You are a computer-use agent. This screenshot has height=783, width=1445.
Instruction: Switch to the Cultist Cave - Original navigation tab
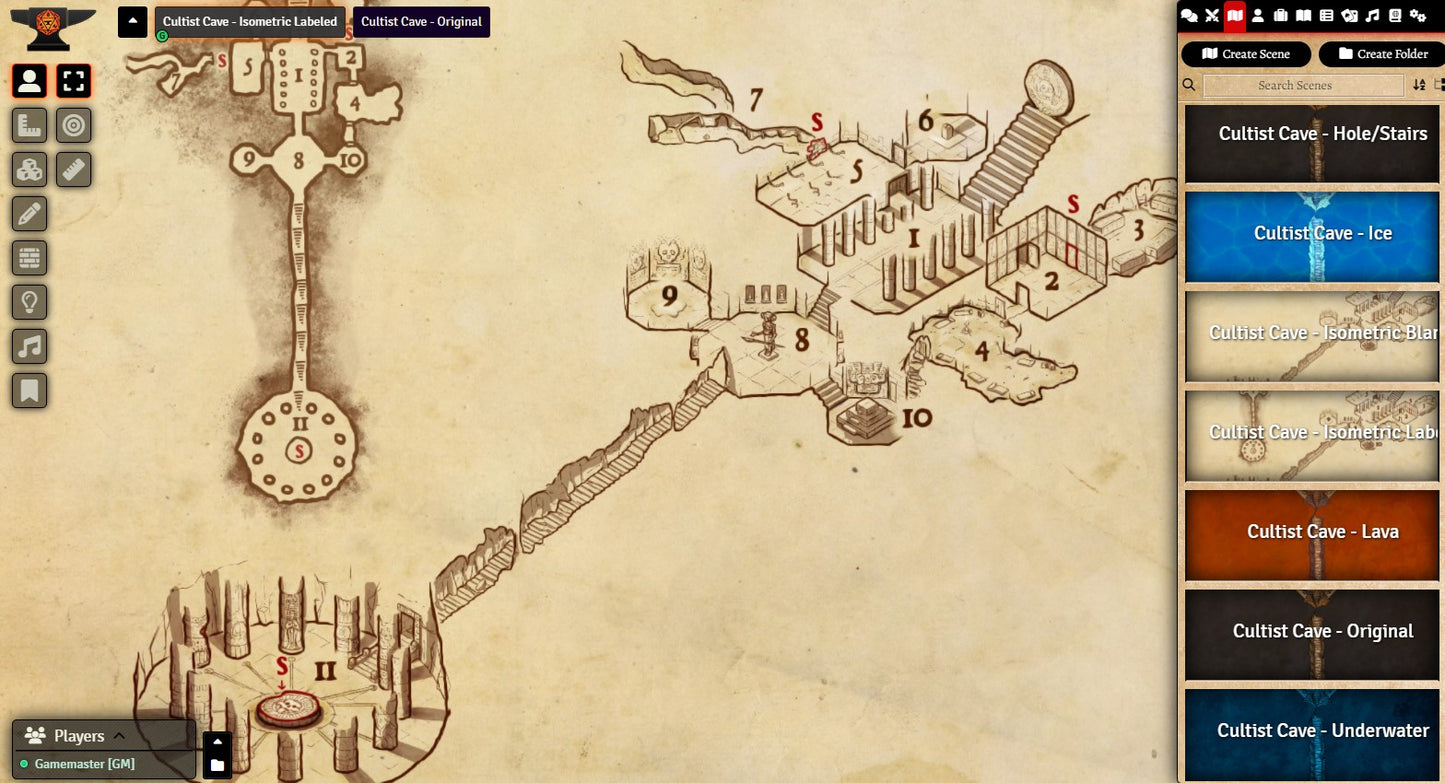421,22
